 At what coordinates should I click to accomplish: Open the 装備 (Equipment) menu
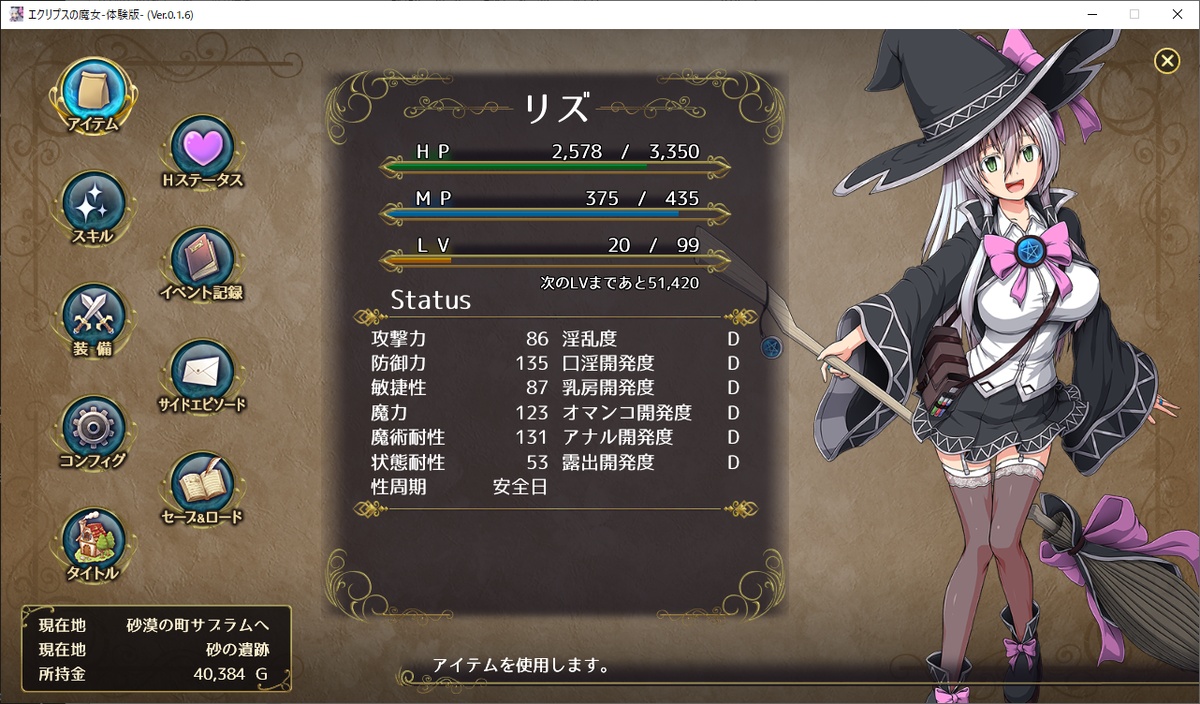tap(93, 317)
